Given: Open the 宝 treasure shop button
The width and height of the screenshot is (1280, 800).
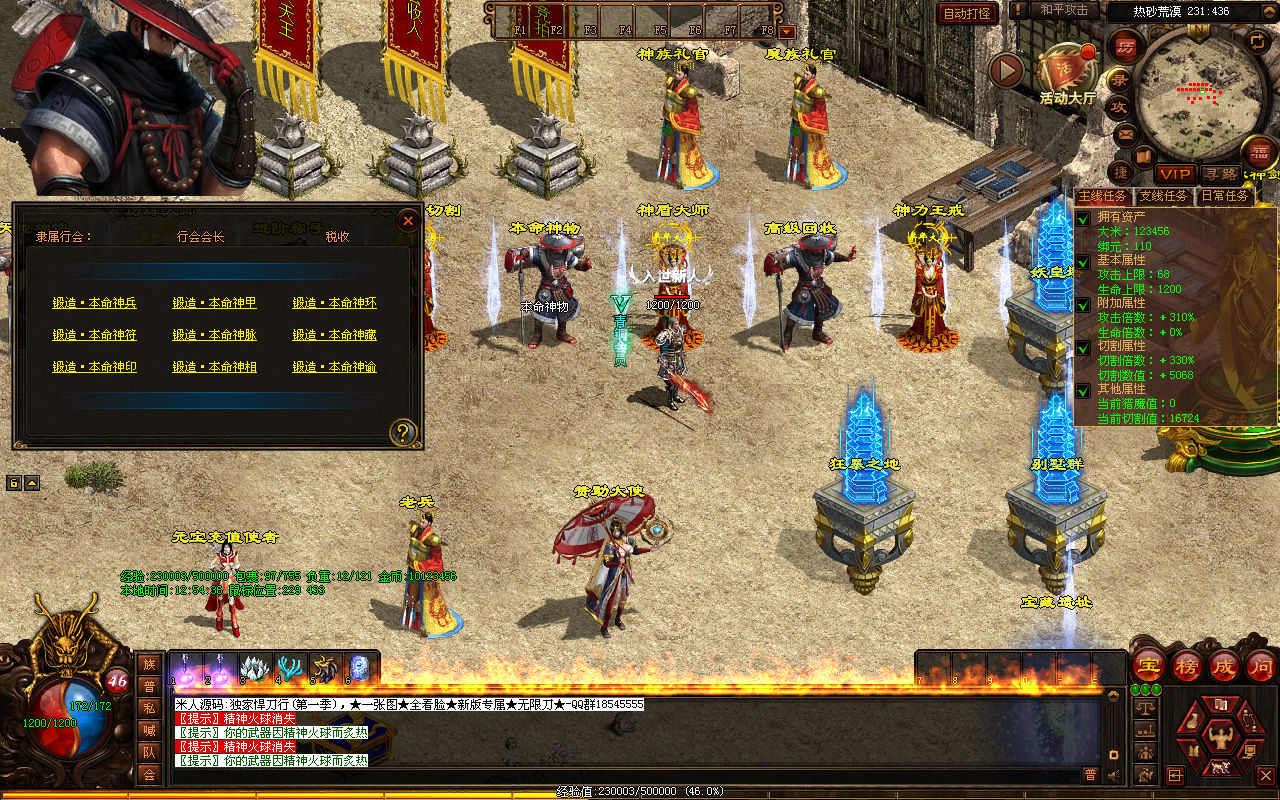Looking at the screenshot, I should point(1149,666).
